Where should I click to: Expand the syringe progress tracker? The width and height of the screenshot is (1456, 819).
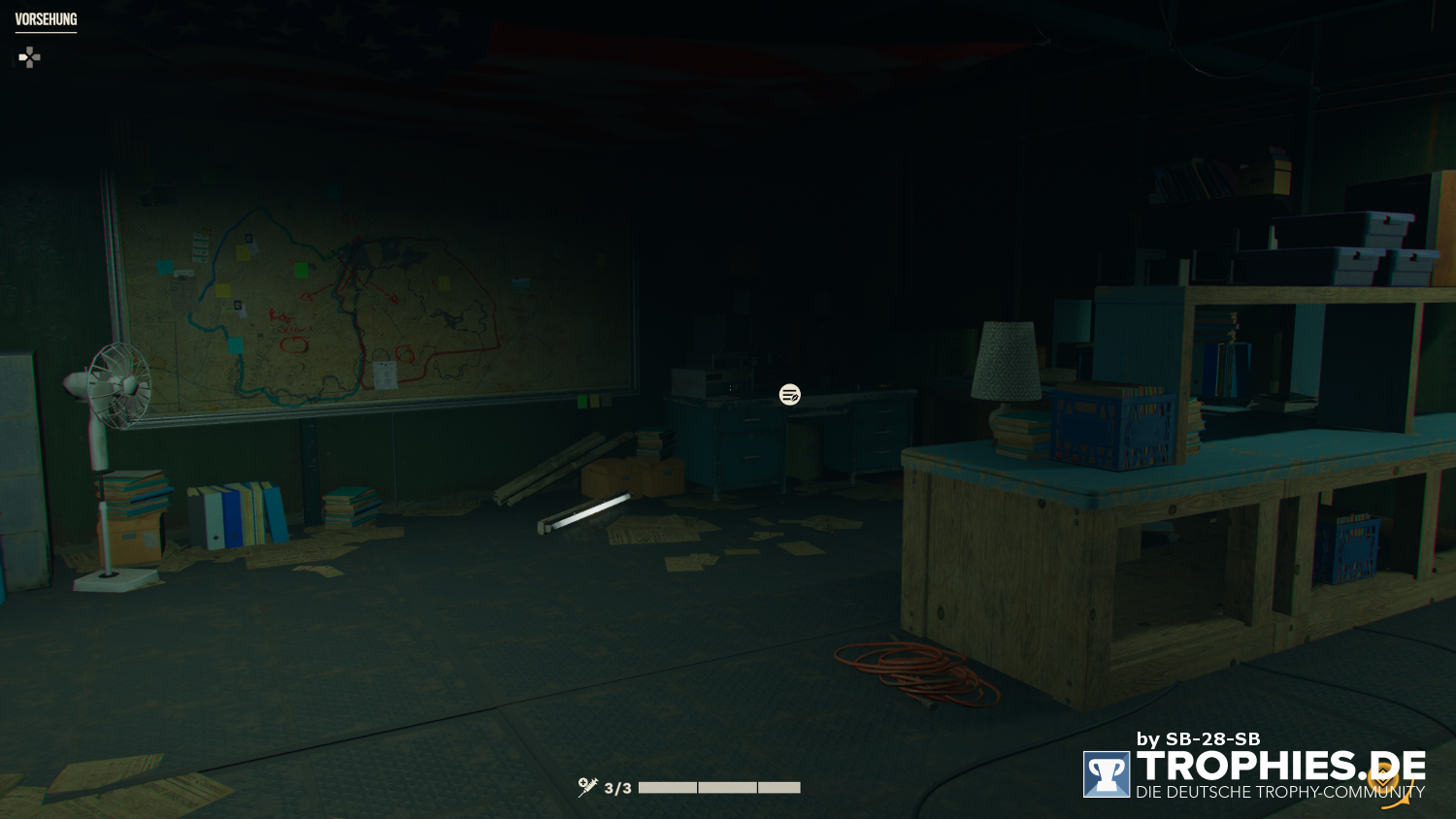[689, 788]
